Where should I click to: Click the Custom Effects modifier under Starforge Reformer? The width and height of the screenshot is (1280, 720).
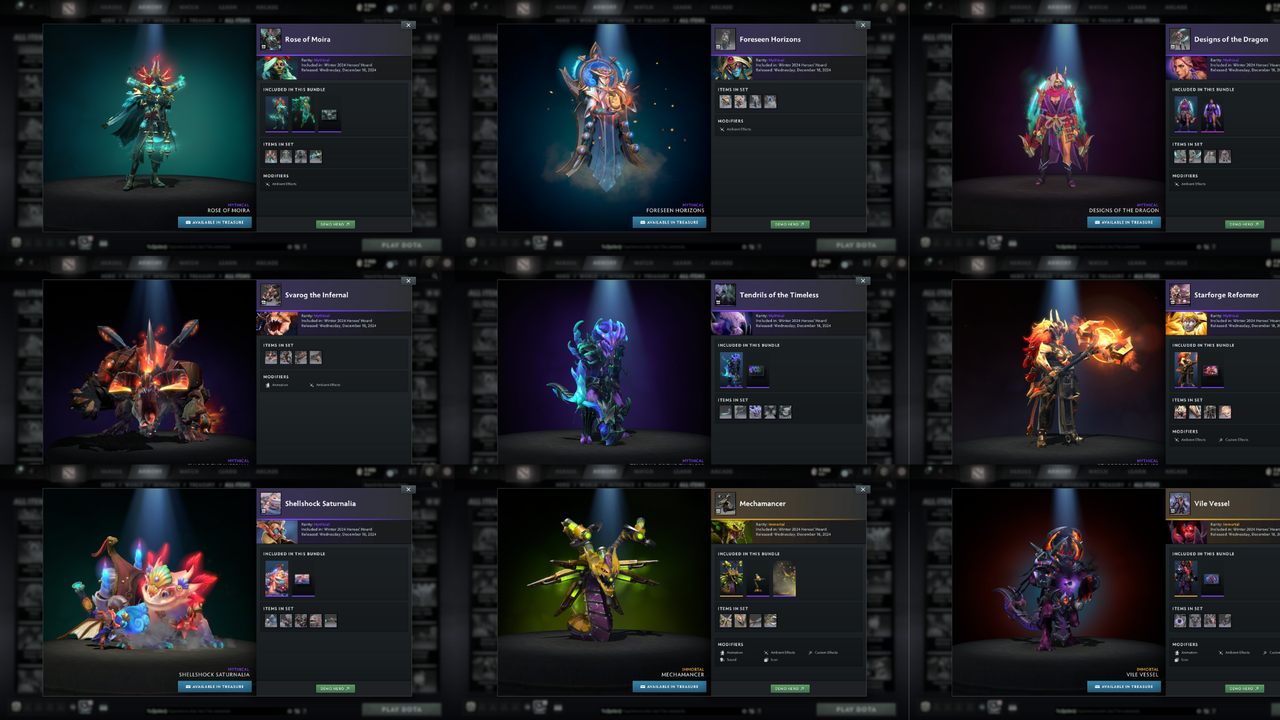(1222, 439)
